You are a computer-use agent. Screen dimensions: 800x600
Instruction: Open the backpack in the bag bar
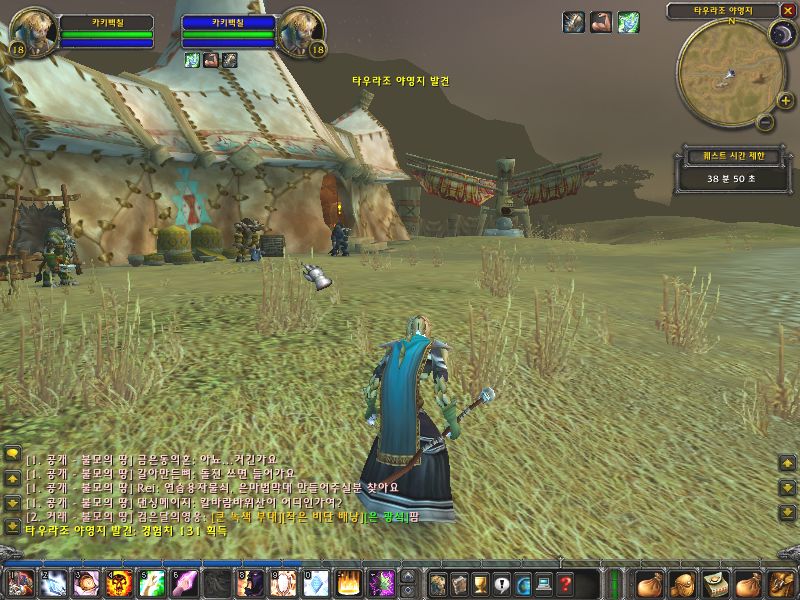[778, 583]
